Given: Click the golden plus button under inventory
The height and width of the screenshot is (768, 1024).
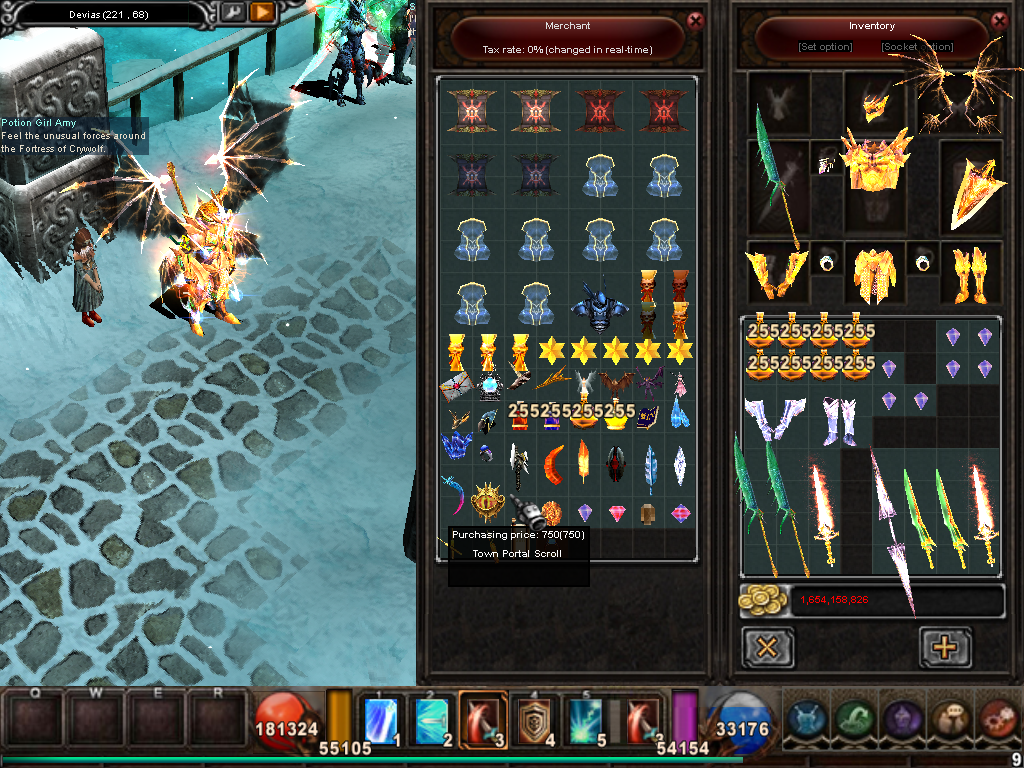Looking at the screenshot, I should 944,648.
